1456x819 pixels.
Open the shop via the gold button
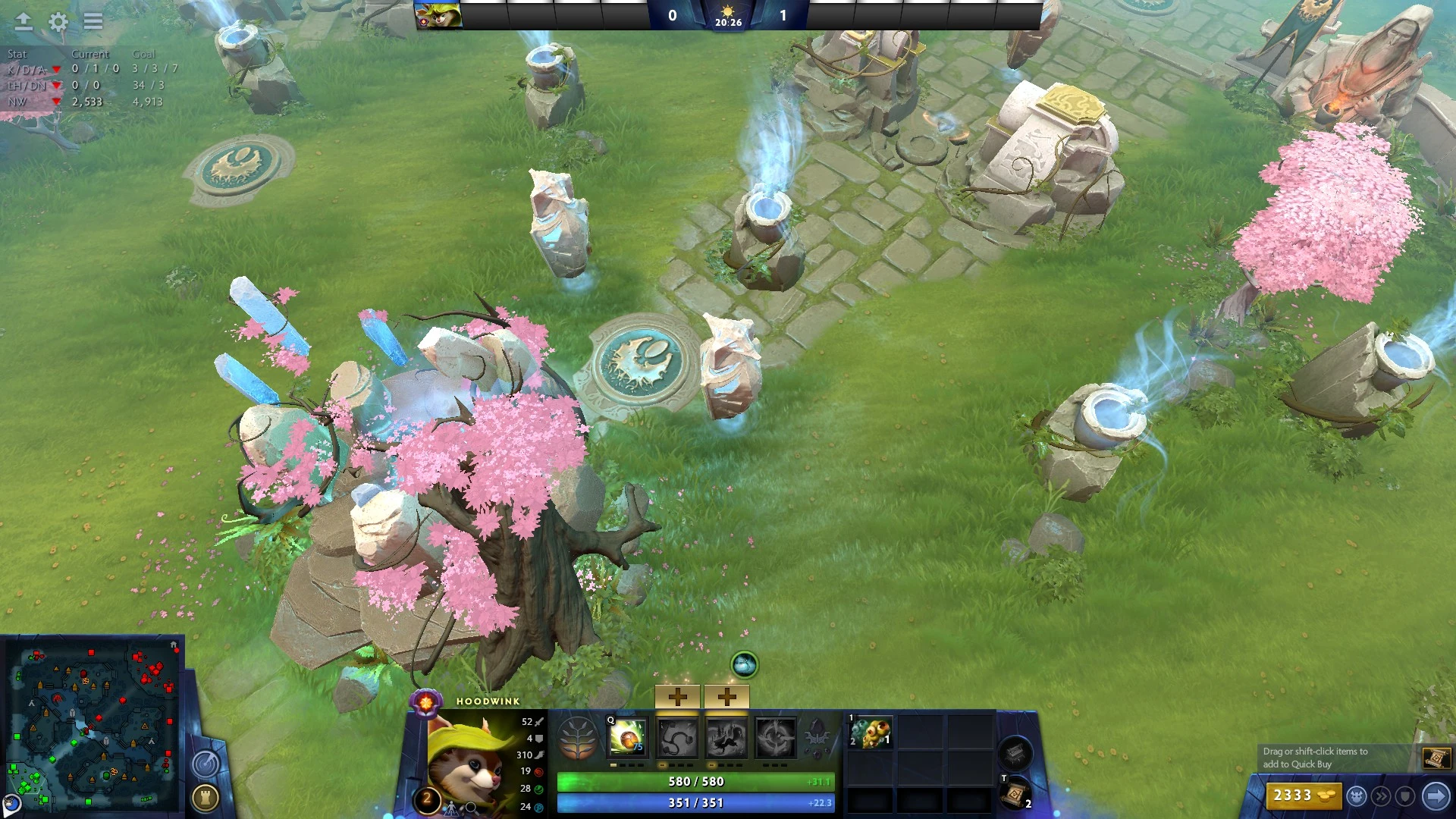[x=1303, y=795]
